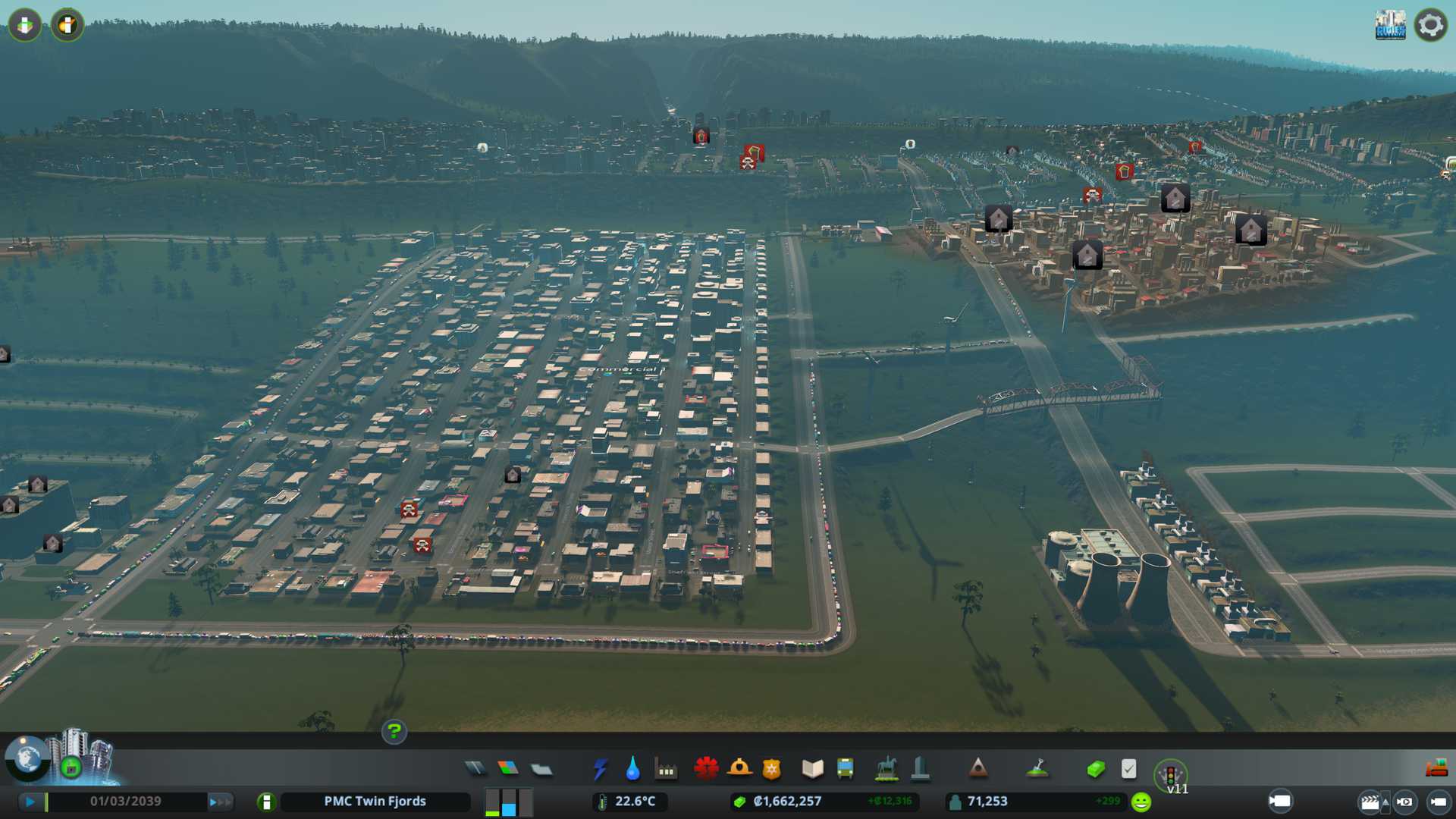This screenshot has width=1456, height=819.
Task: Open the Garbage and Industry menu
Action: [x=666, y=770]
